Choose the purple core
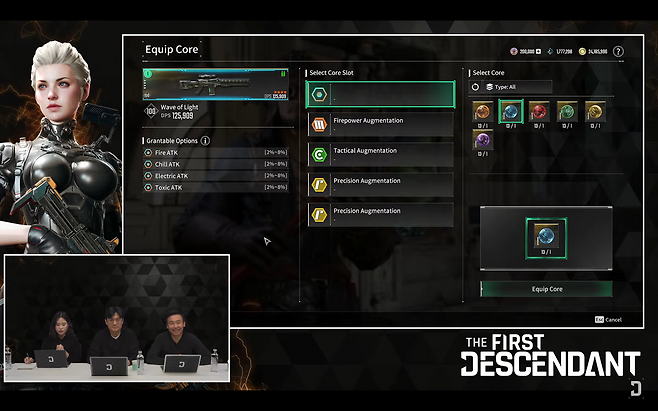Viewport: 658px width, 411px height. pos(483,140)
